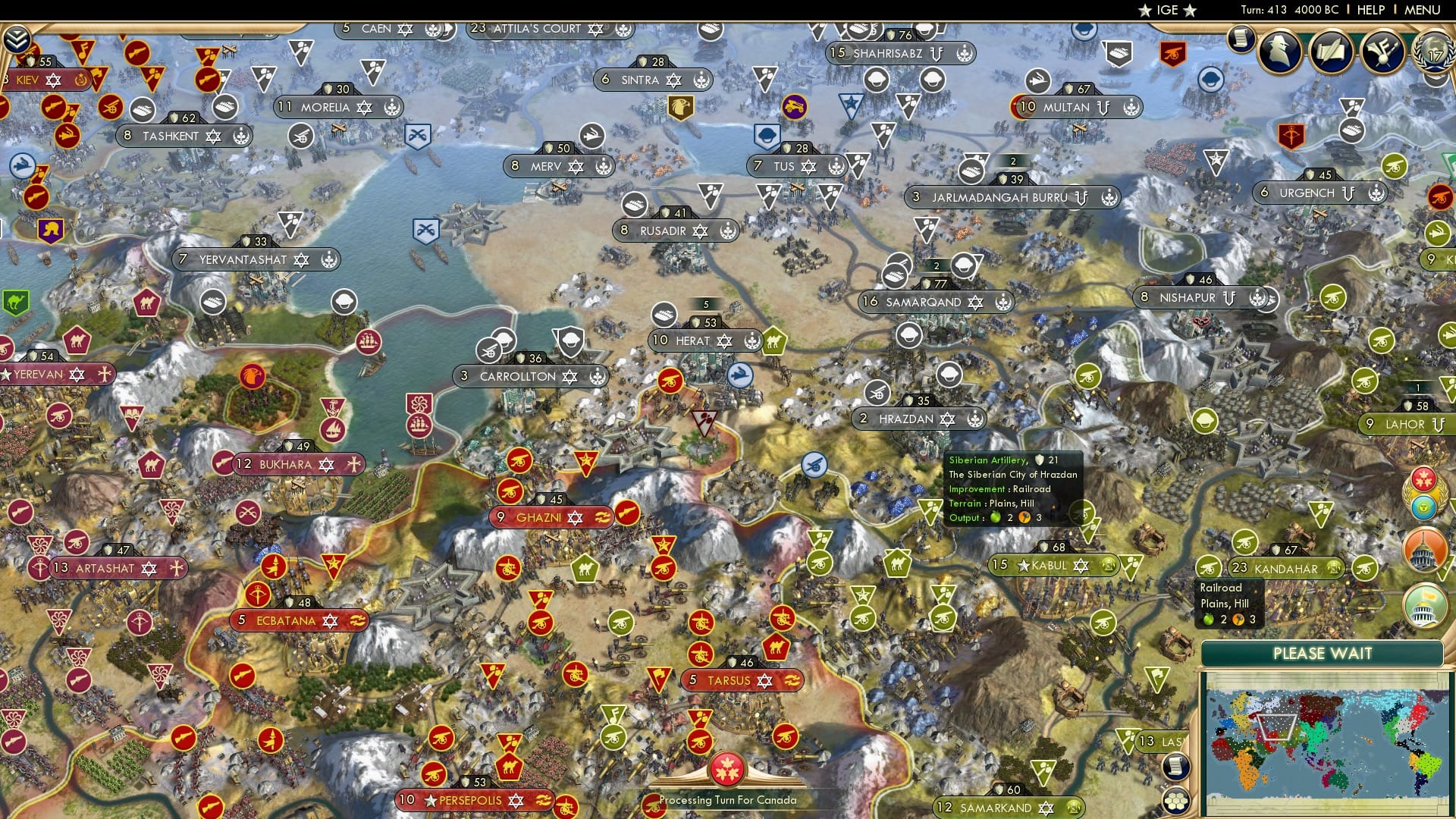This screenshot has width=1456, height=819.
Task: Click the growth icon on Kandahar's banner
Action: [x=1334, y=569]
